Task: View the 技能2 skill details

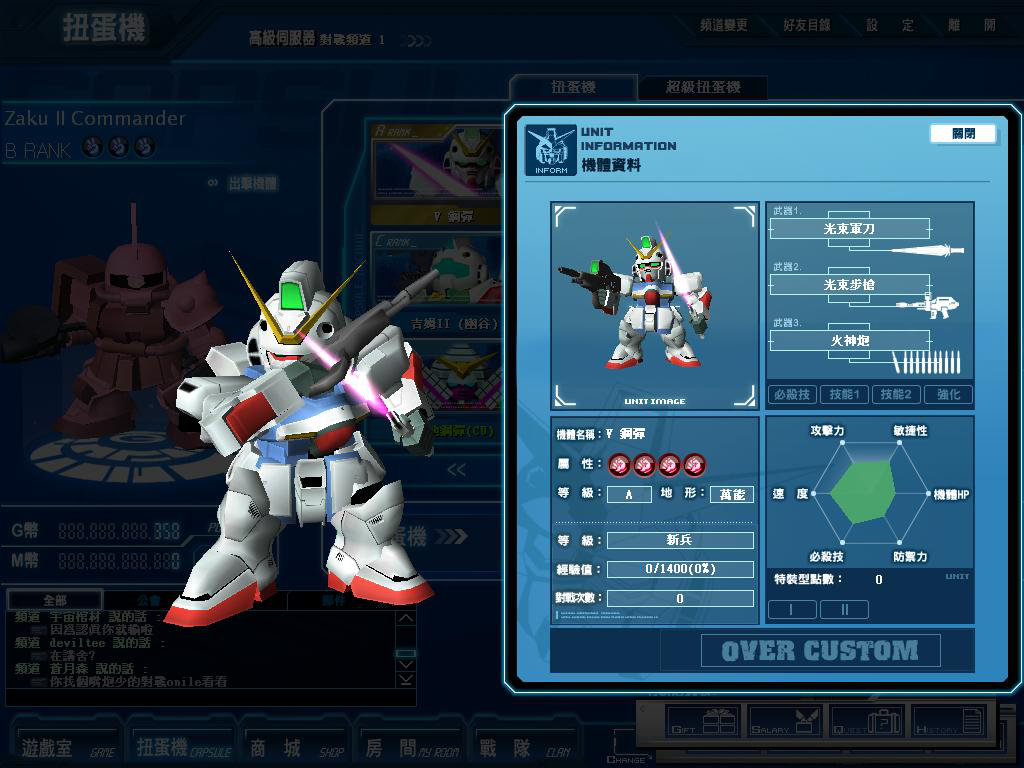Action: (895, 395)
